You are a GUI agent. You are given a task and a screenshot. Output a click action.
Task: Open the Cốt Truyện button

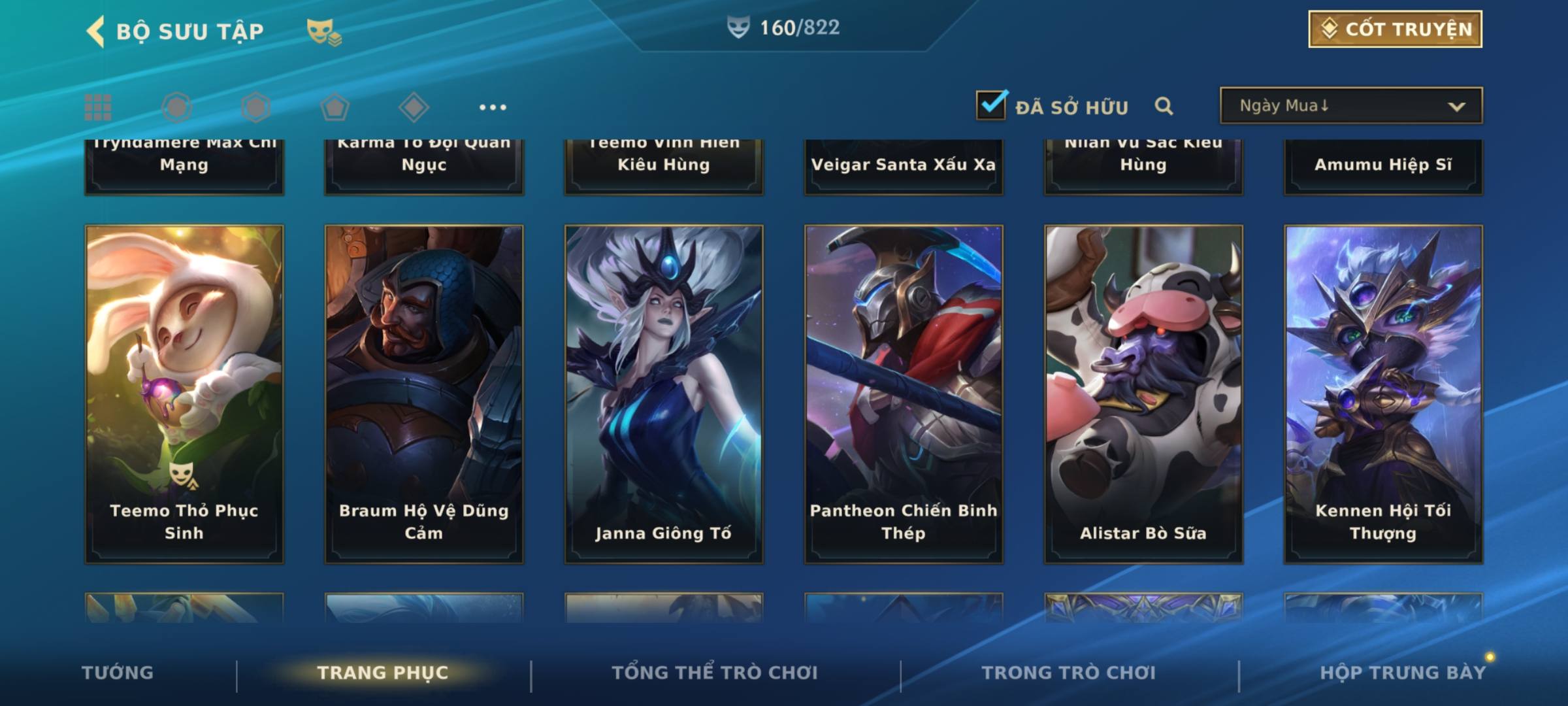pyautogui.click(x=1395, y=29)
